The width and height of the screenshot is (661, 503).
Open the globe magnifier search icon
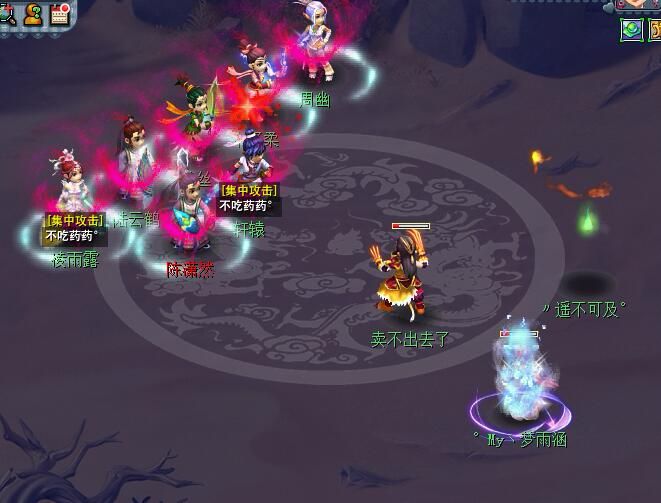click(5, 13)
